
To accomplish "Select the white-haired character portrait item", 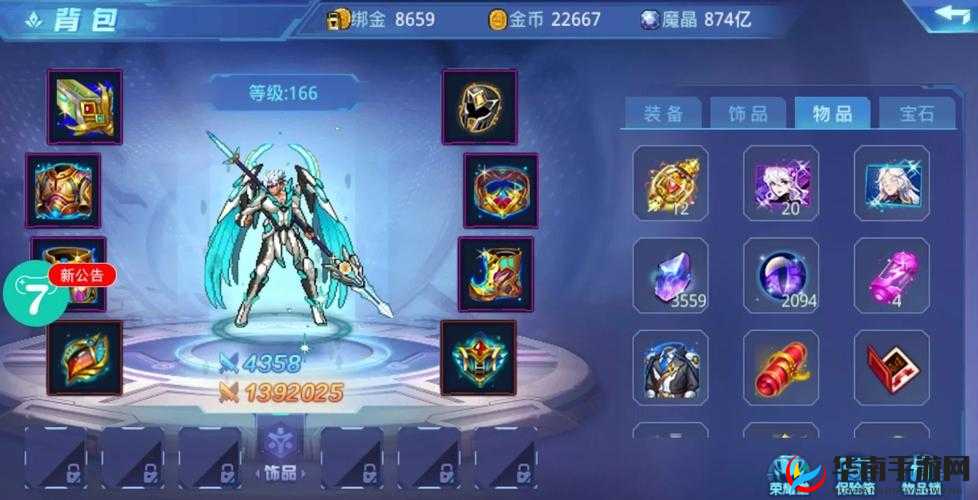I will (891, 184).
